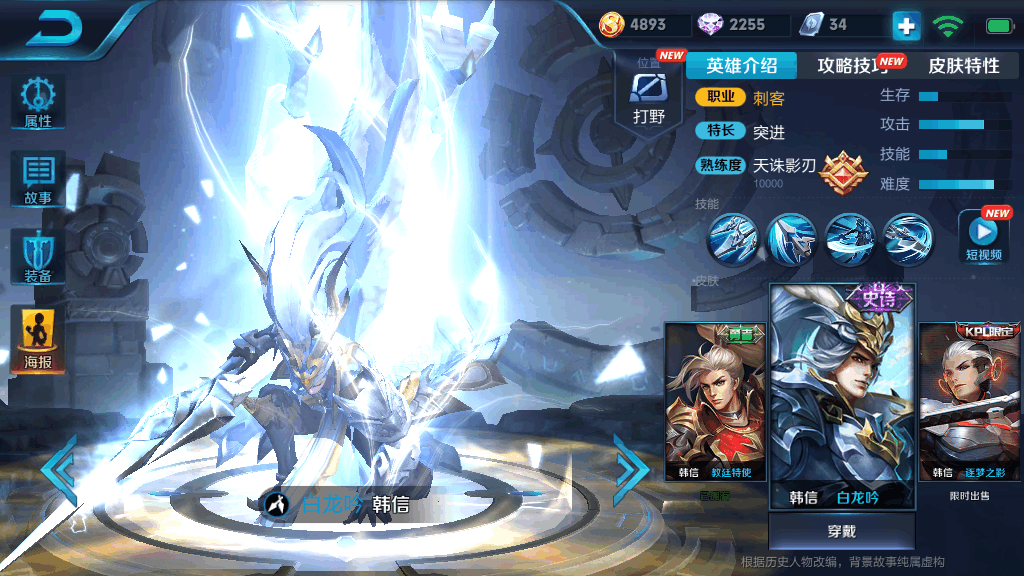The width and height of the screenshot is (1024, 576).
Task: Equip the skin with the 穿戴 button
Action: (x=841, y=531)
